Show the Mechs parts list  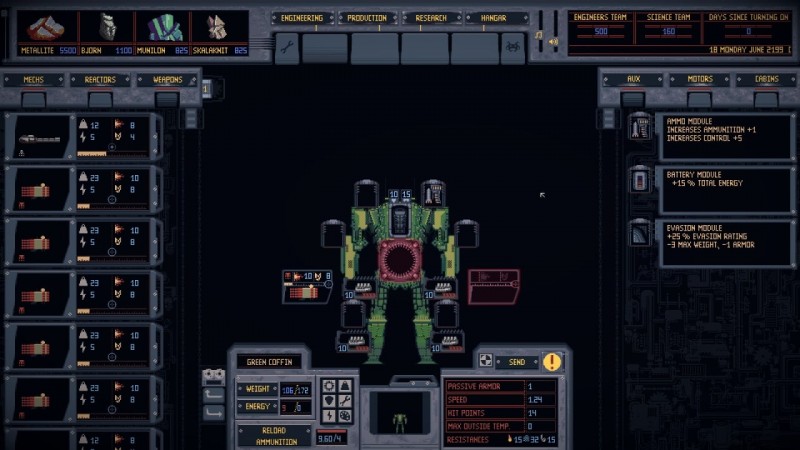pos(33,80)
